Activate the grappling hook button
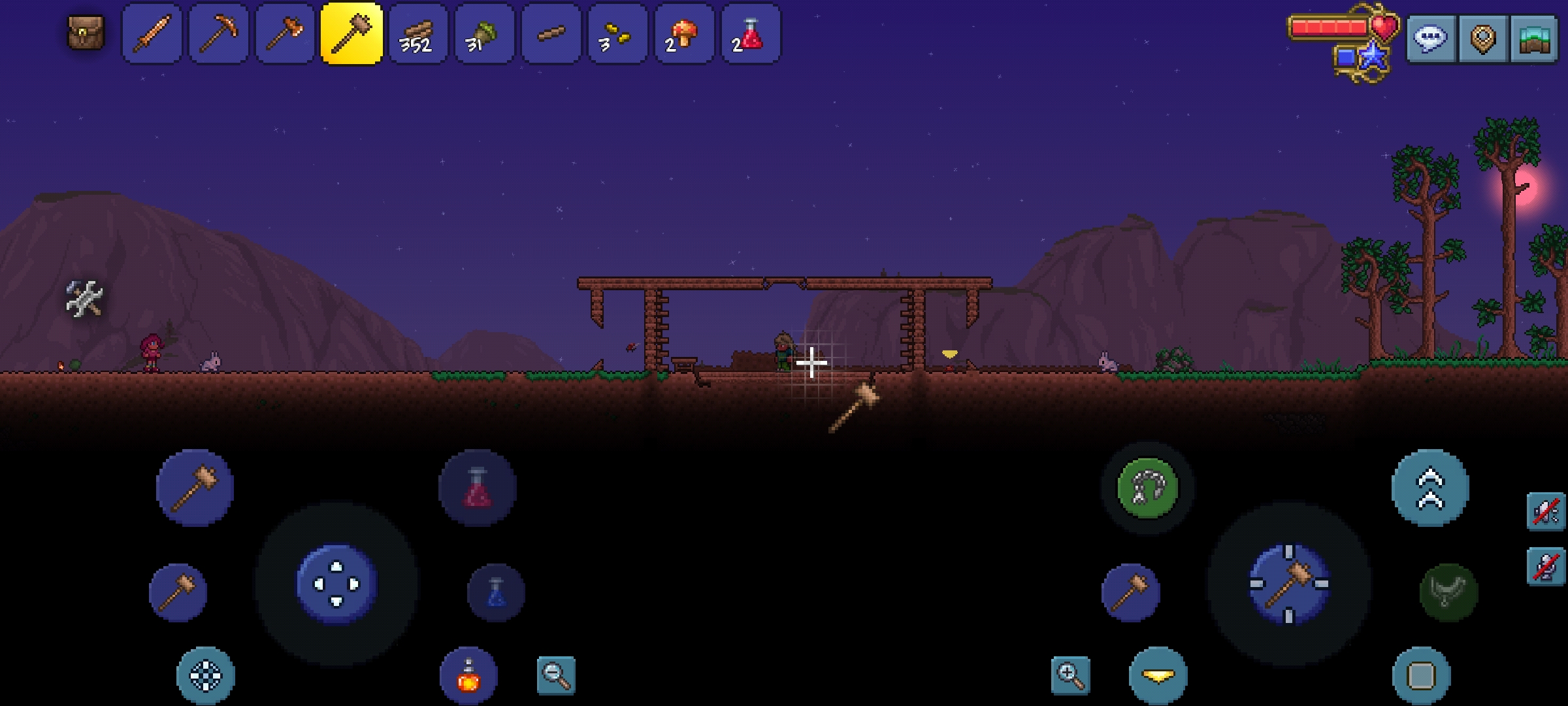This screenshot has height=706, width=1568. (x=1148, y=488)
